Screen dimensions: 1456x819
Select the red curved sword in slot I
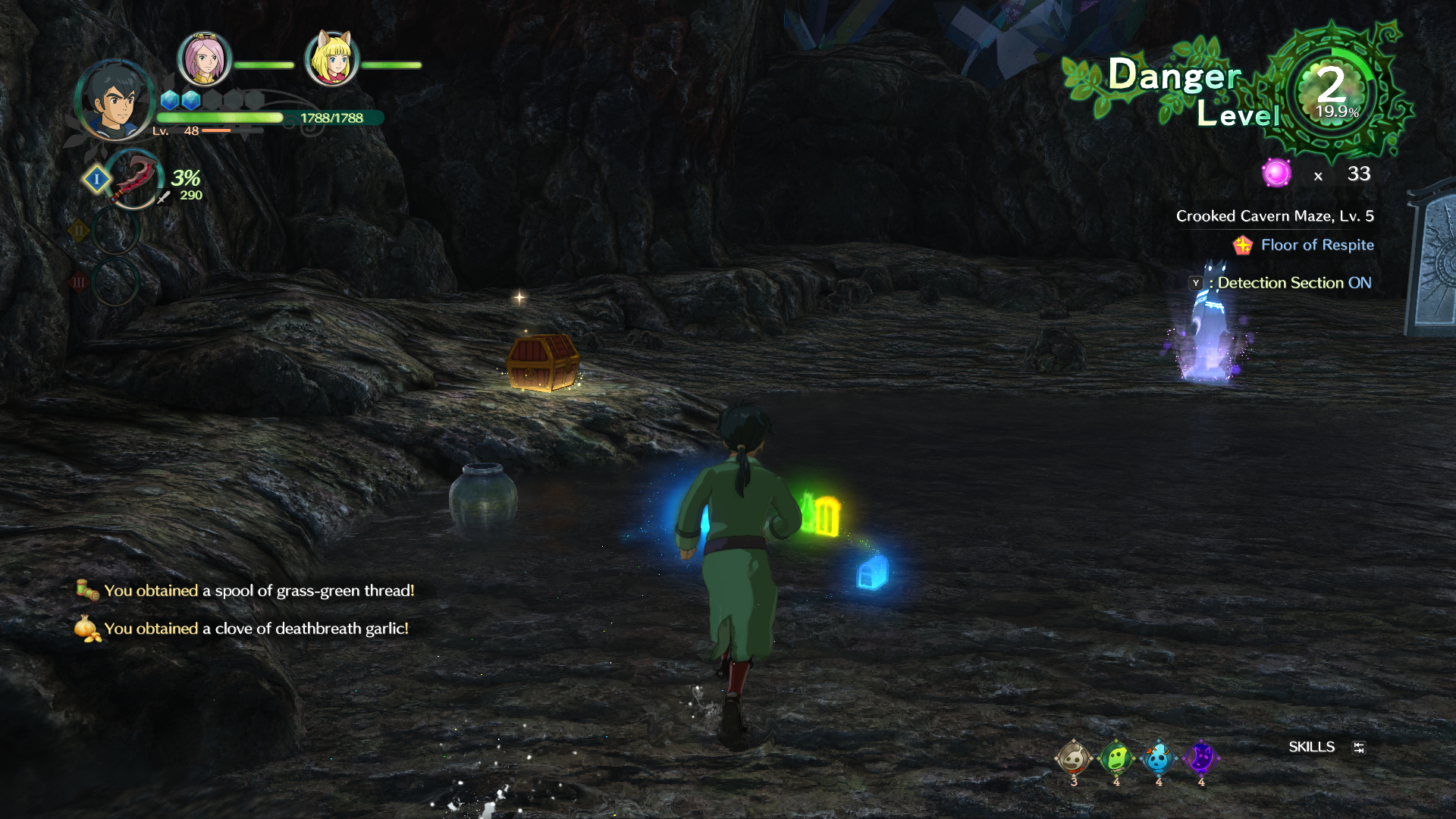(134, 179)
